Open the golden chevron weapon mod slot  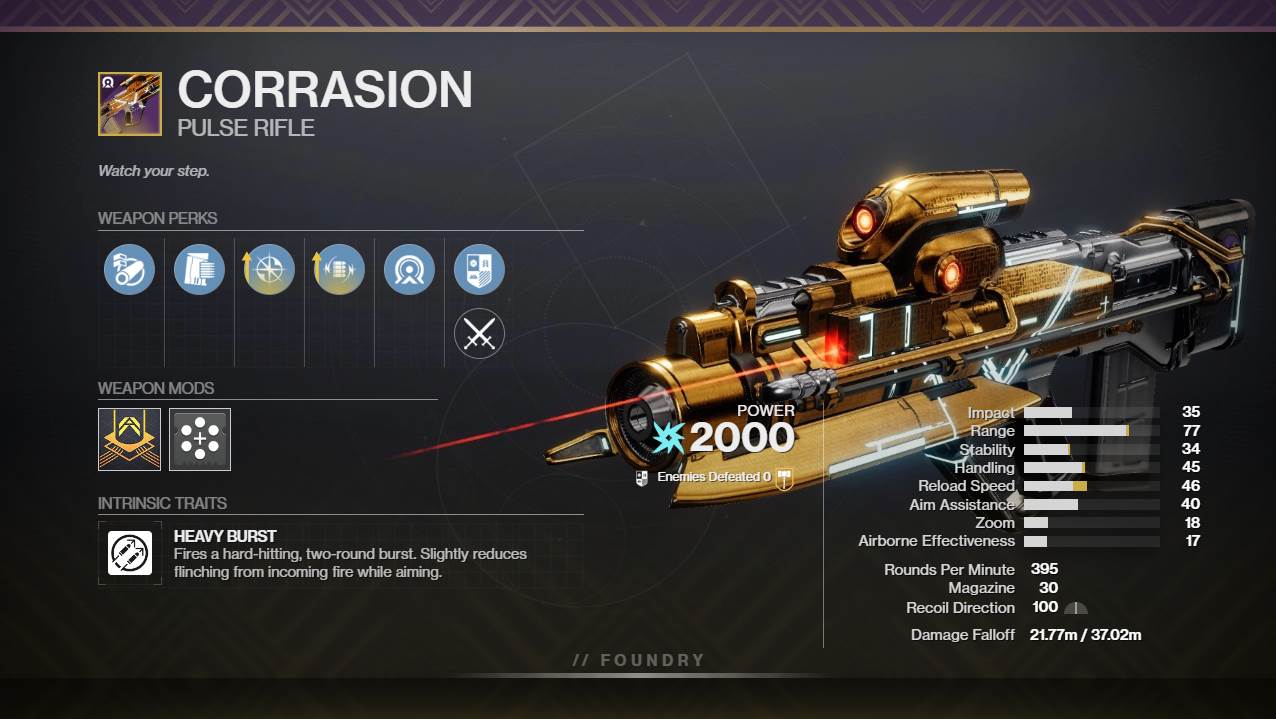click(x=129, y=439)
